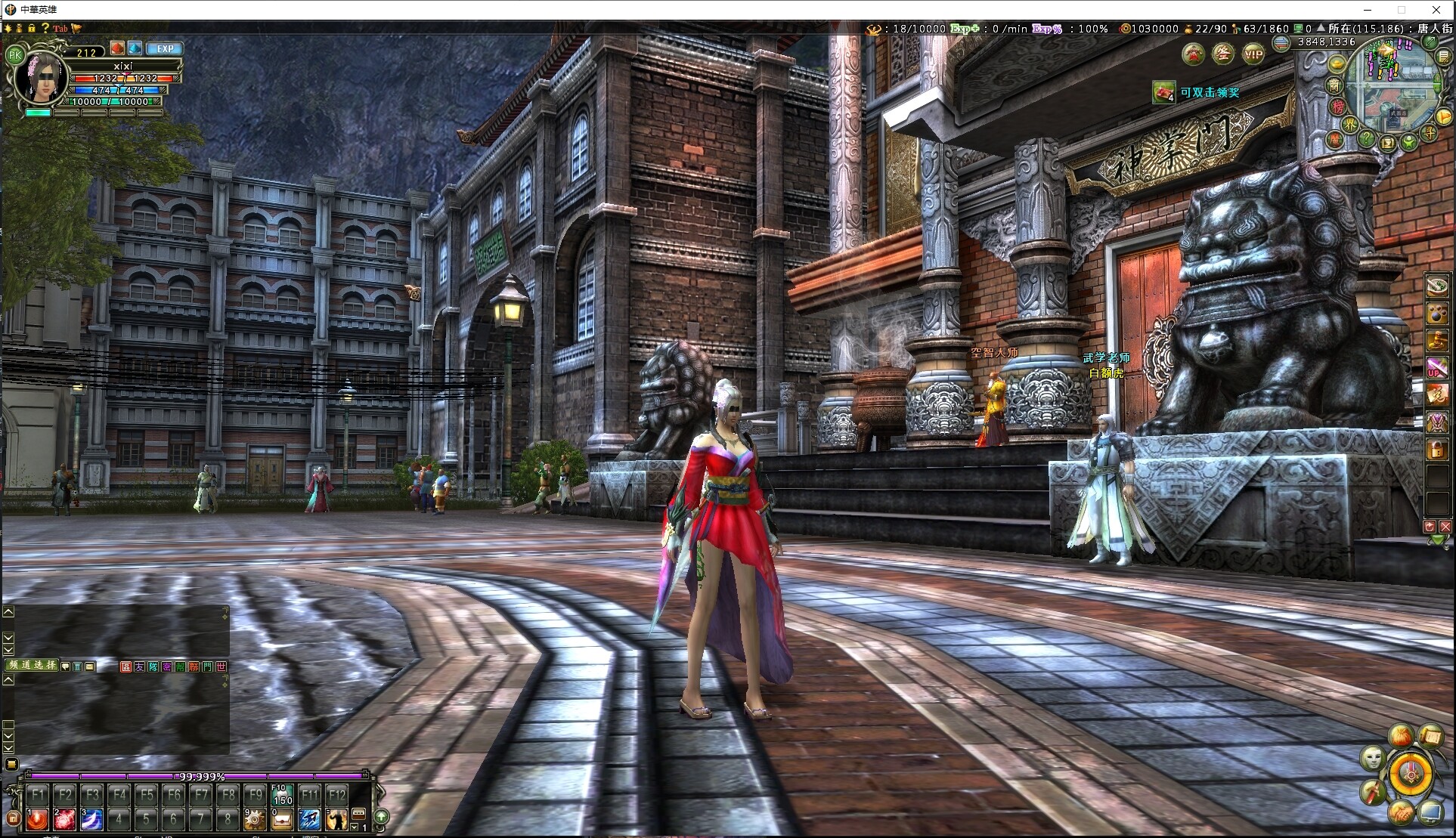Viewport: 1456px width, 838px height.
Task: Switch to the 世 world chat tab
Action: [221, 666]
